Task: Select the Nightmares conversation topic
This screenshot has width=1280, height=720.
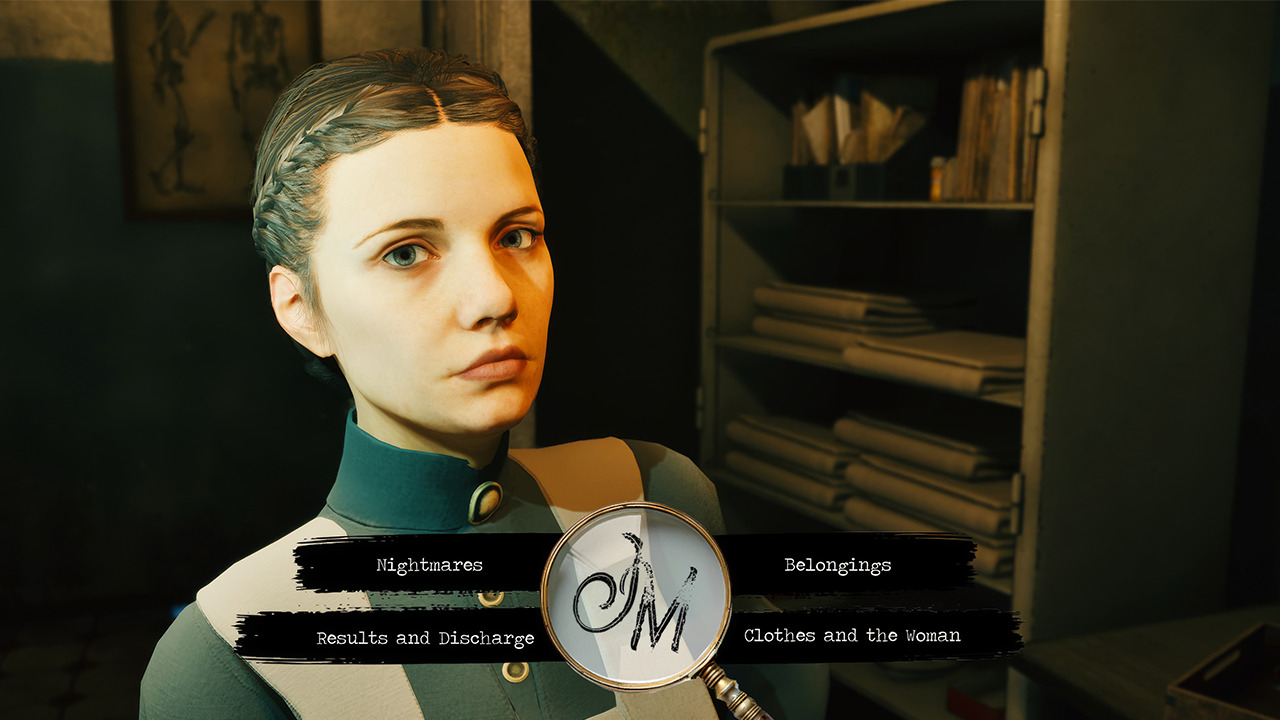Action: tap(428, 565)
